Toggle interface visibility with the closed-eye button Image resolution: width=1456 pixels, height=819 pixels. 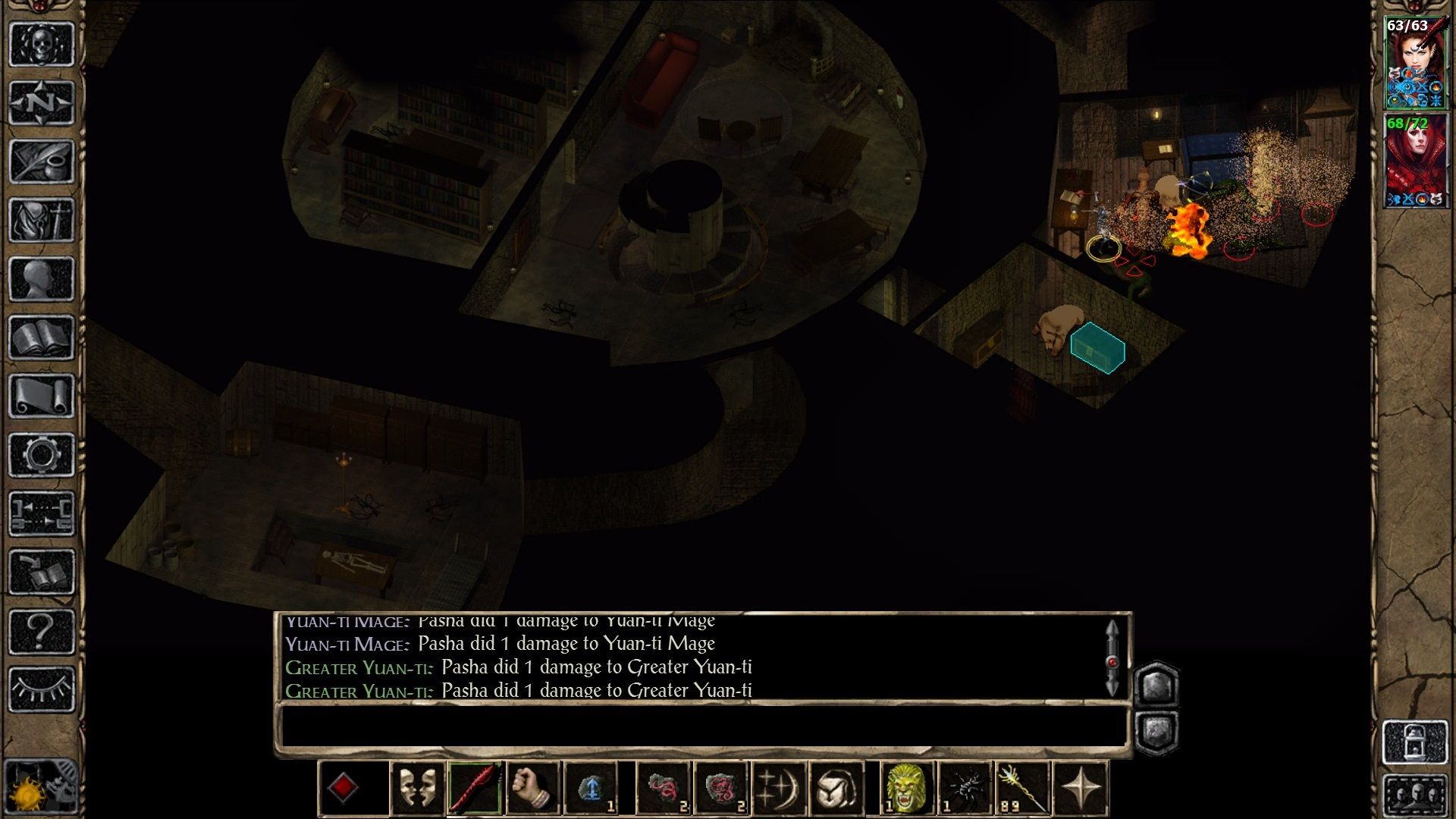(42, 689)
